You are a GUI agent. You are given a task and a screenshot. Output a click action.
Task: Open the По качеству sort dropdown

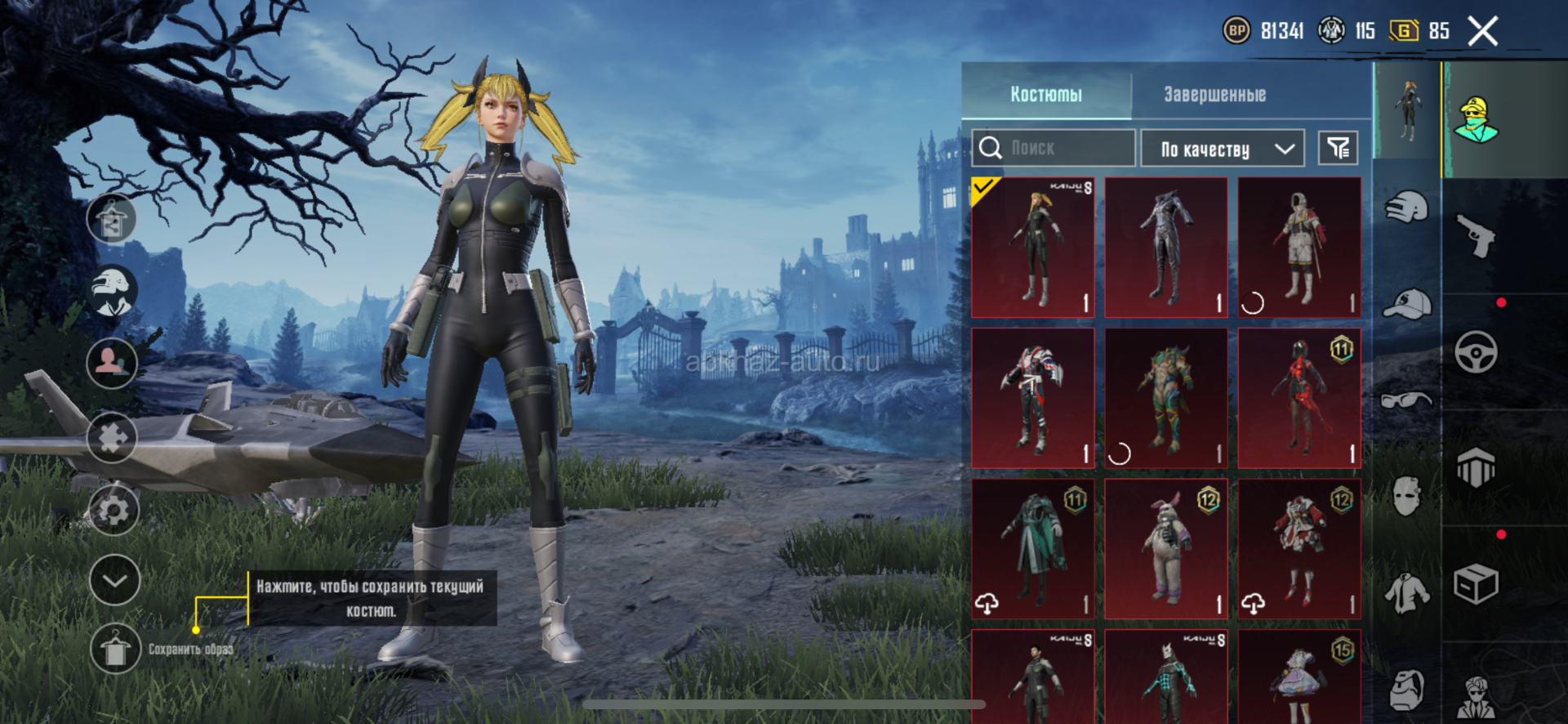click(x=1222, y=149)
